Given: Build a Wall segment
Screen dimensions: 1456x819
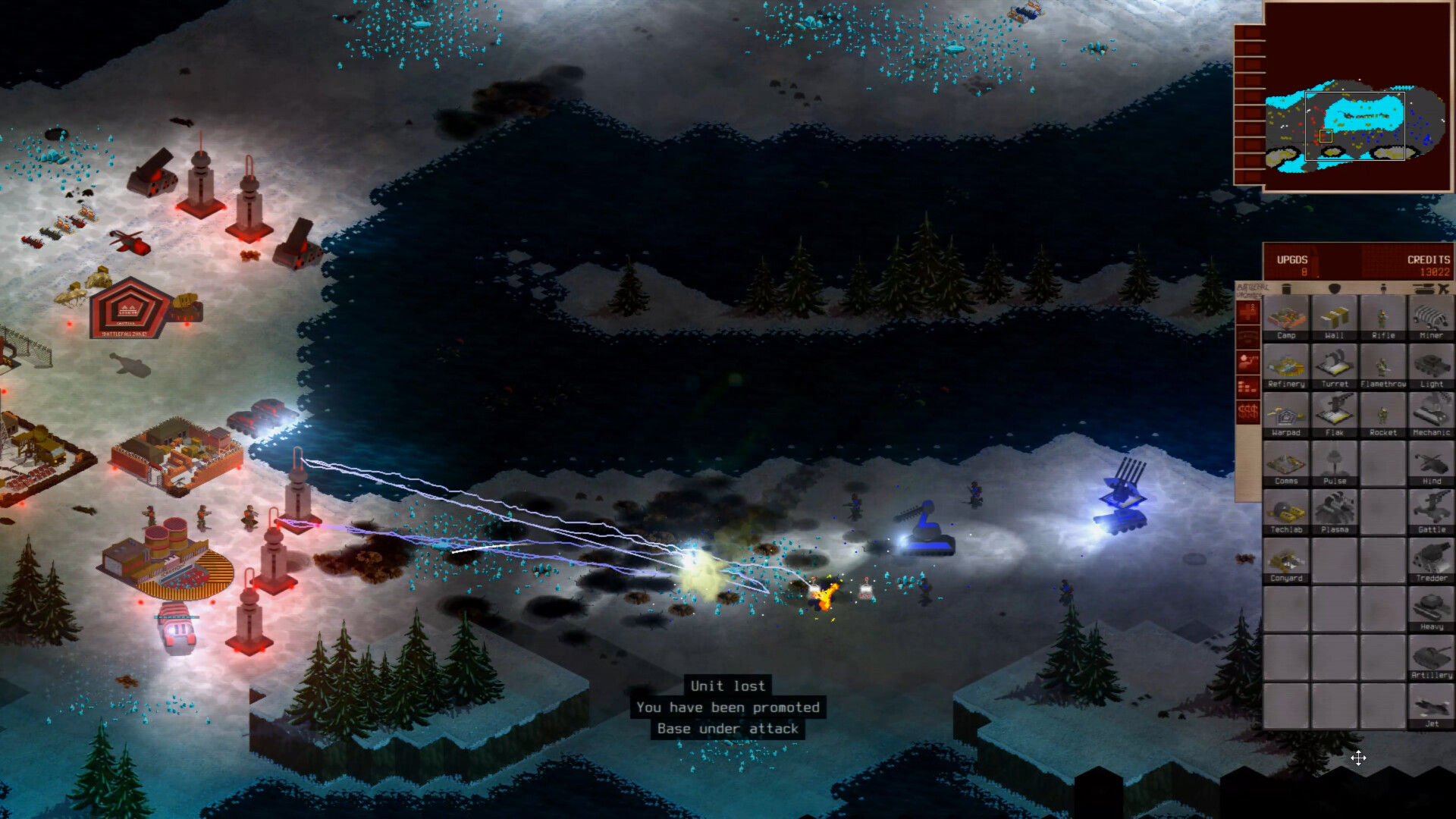Looking at the screenshot, I should coord(1335,317).
